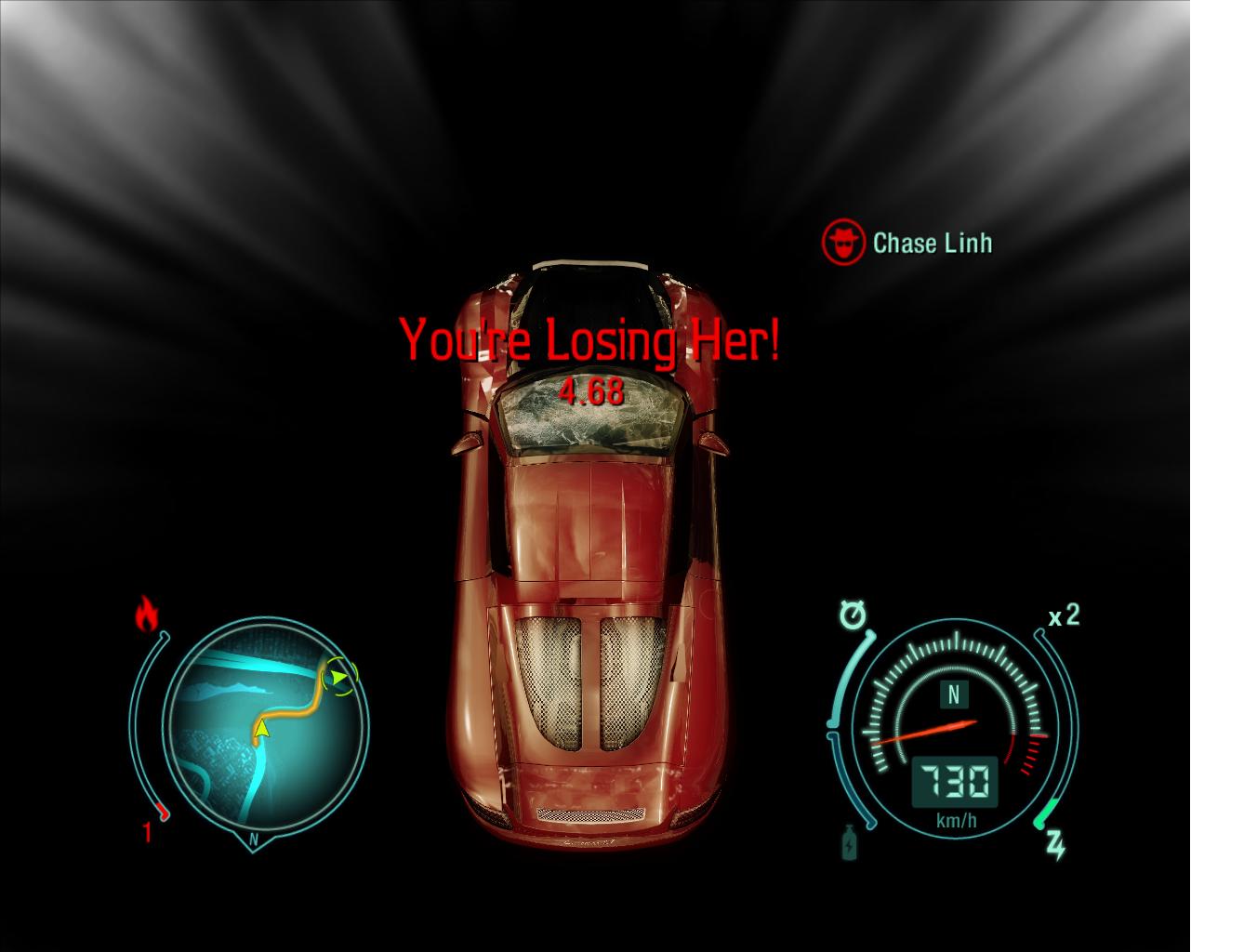The height and width of the screenshot is (952, 1244).
Task: Click the stopwatch speedbreaker icon
Action: tap(852, 615)
